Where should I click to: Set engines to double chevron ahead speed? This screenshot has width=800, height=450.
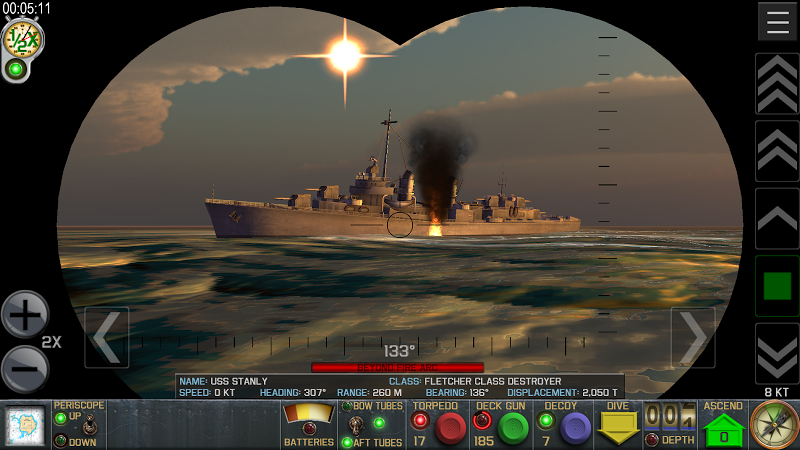tap(777, 151)
